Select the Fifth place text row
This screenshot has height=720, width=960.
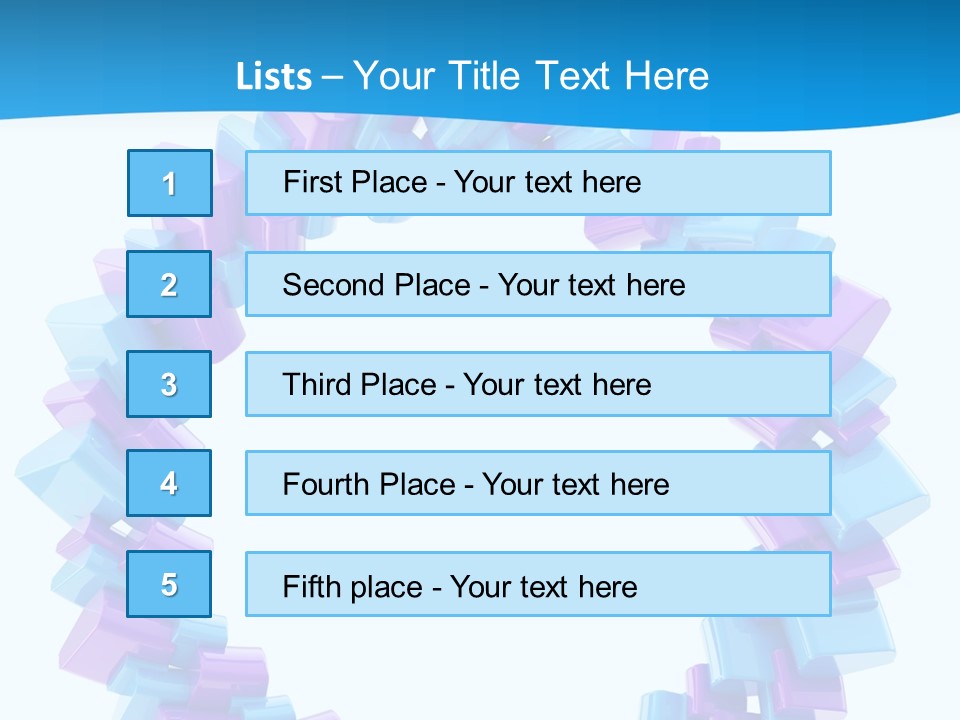pyautogui.click(x=538, y=584)
